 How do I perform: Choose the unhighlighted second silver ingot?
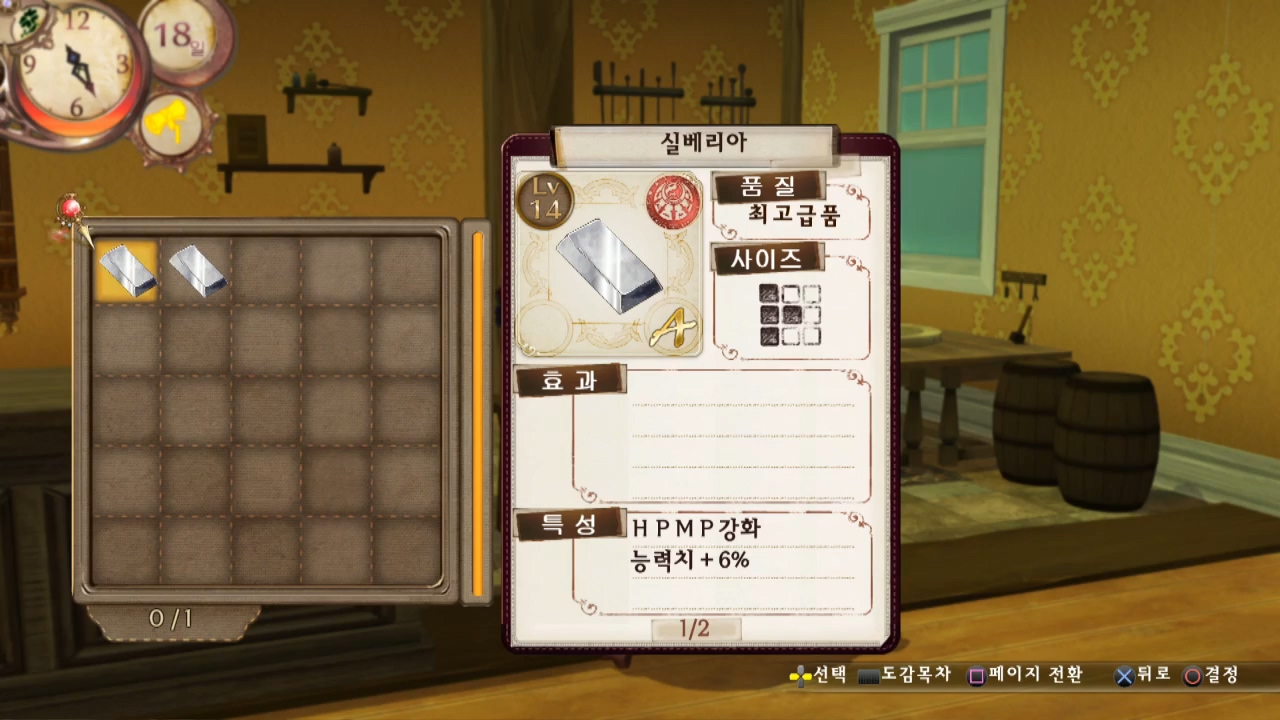click(x=197, y=270)
